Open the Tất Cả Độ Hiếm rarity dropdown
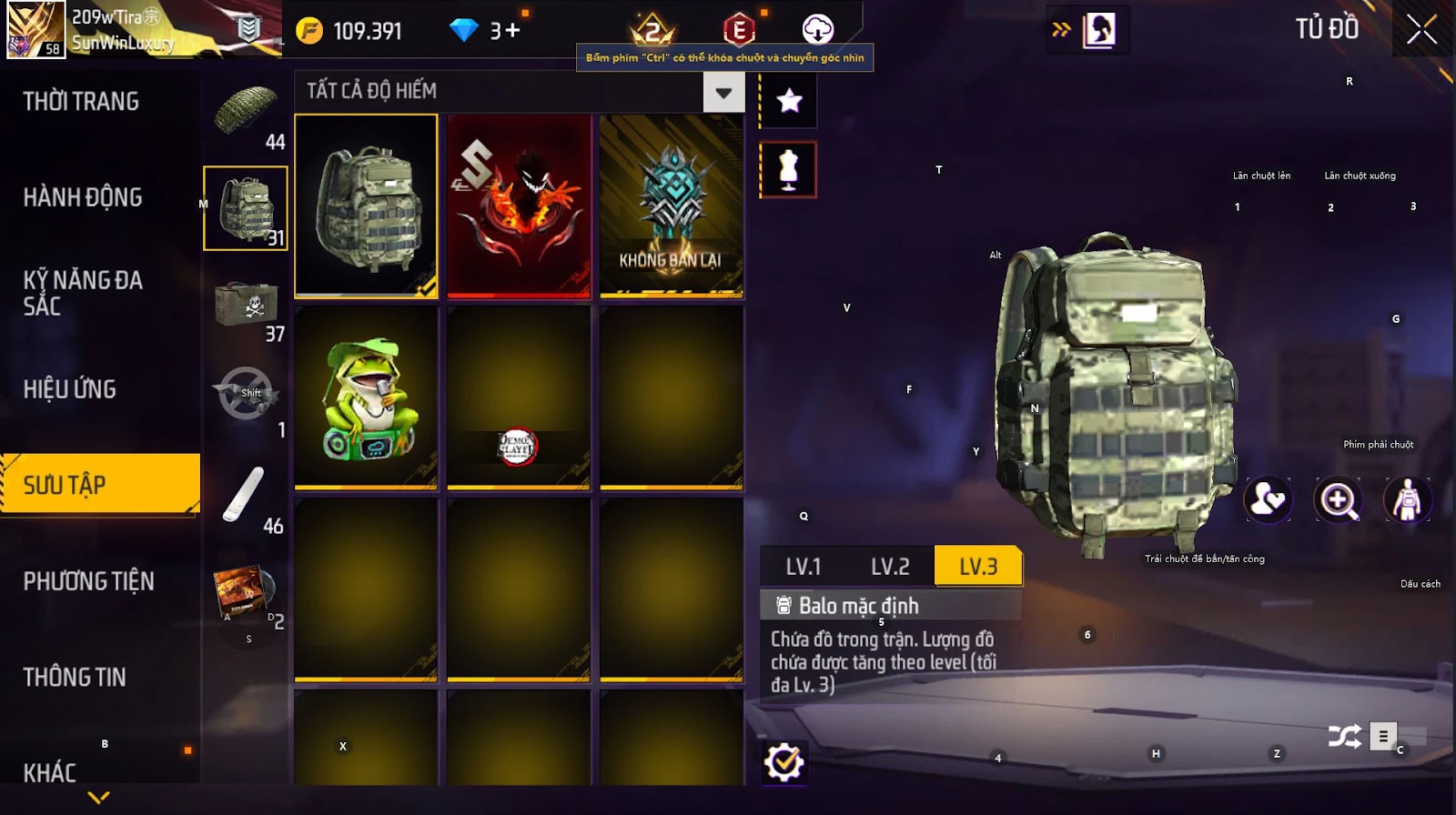 (x=723, y=92)
